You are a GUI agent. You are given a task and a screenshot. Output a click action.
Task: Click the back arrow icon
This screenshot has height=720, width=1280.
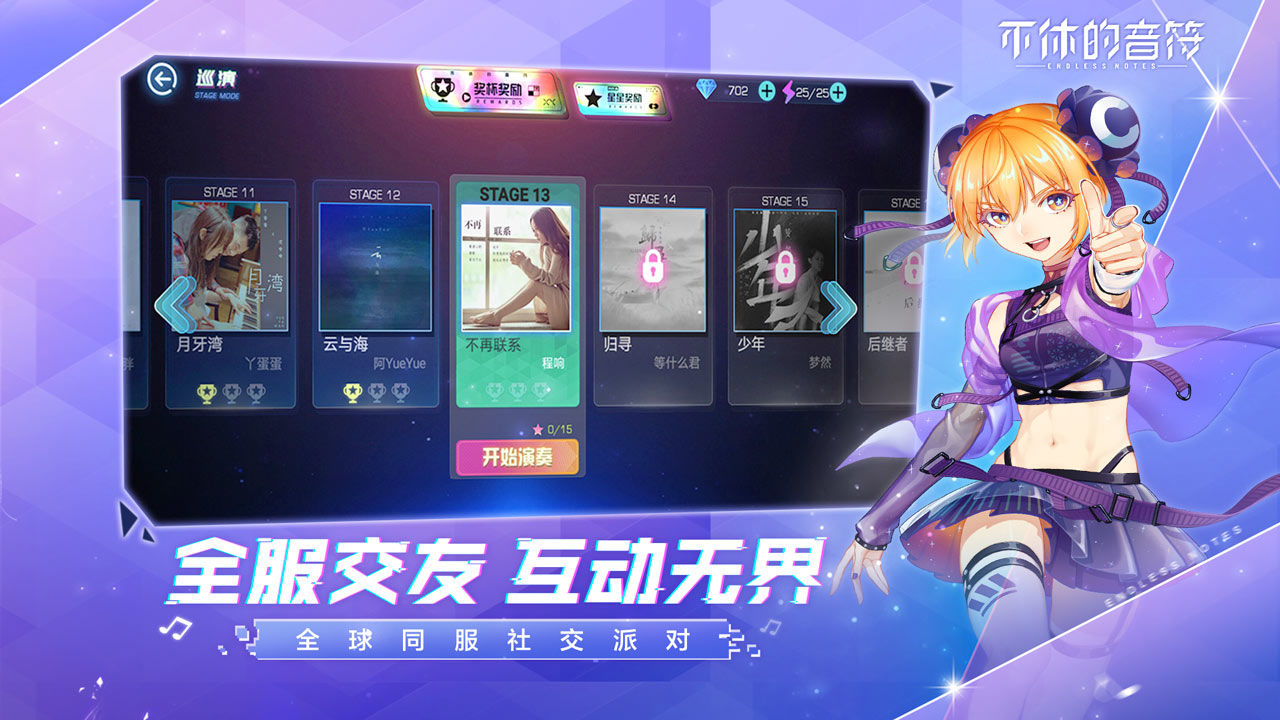[x=162, y=82]
